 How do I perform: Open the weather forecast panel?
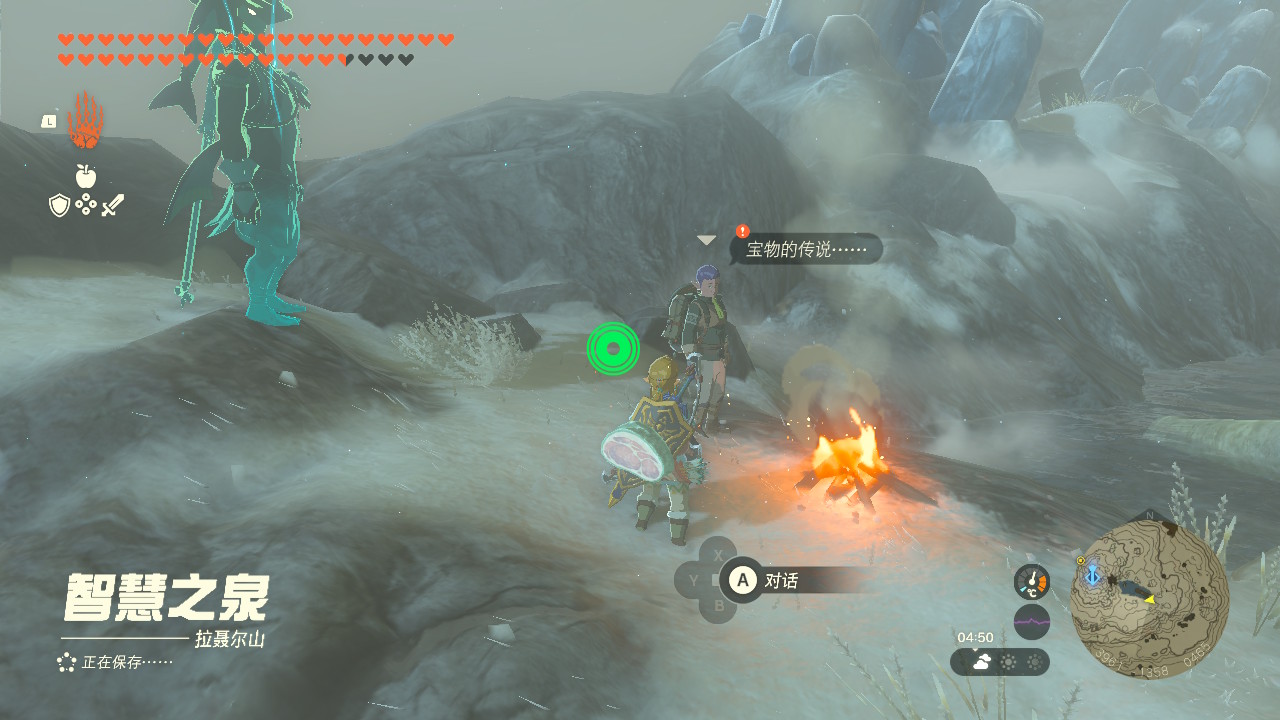pyautogui.click(x=999, y=662)
